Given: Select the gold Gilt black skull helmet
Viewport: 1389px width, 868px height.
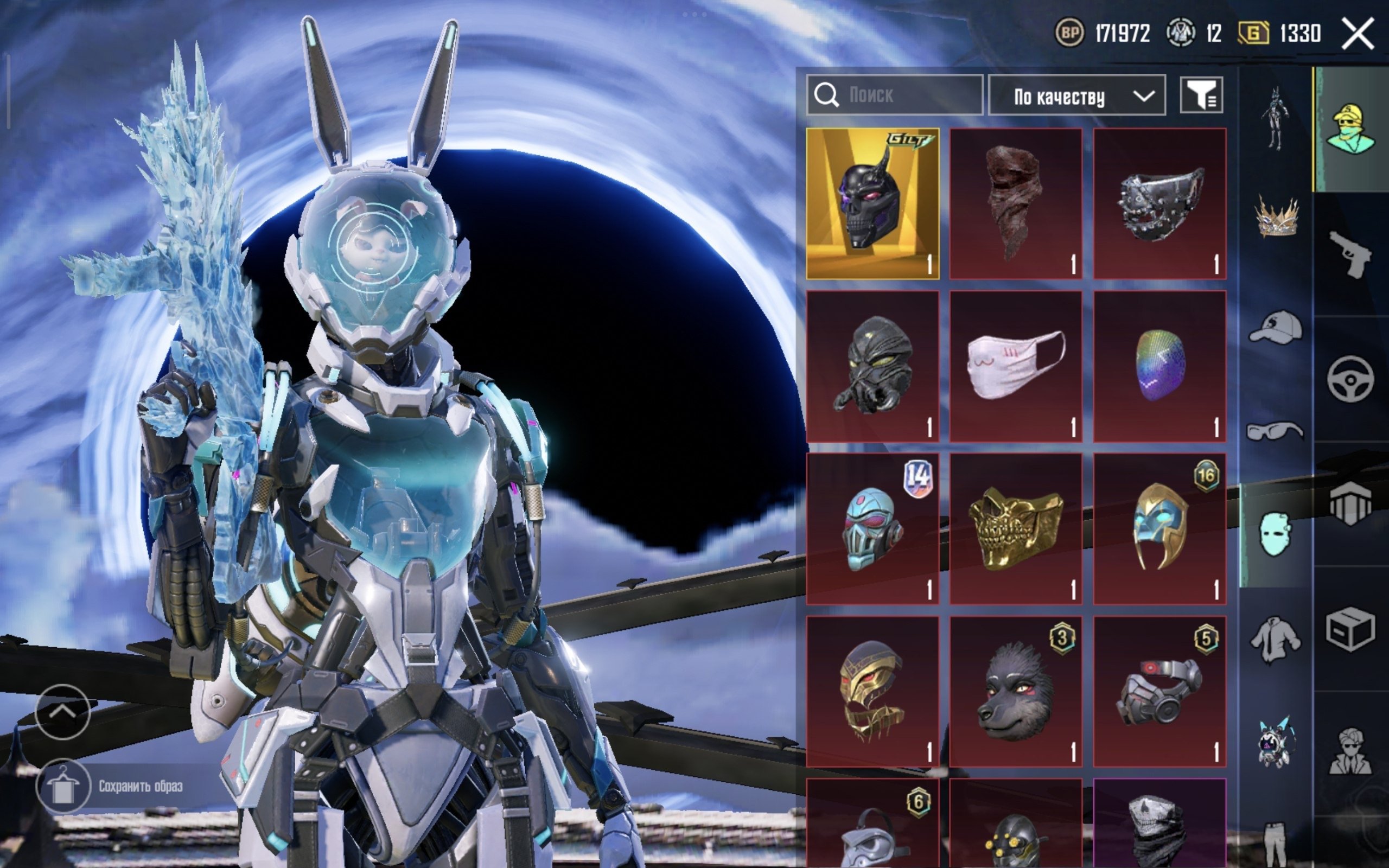Looking at the screenshot, I should click(x=872, y=204).
